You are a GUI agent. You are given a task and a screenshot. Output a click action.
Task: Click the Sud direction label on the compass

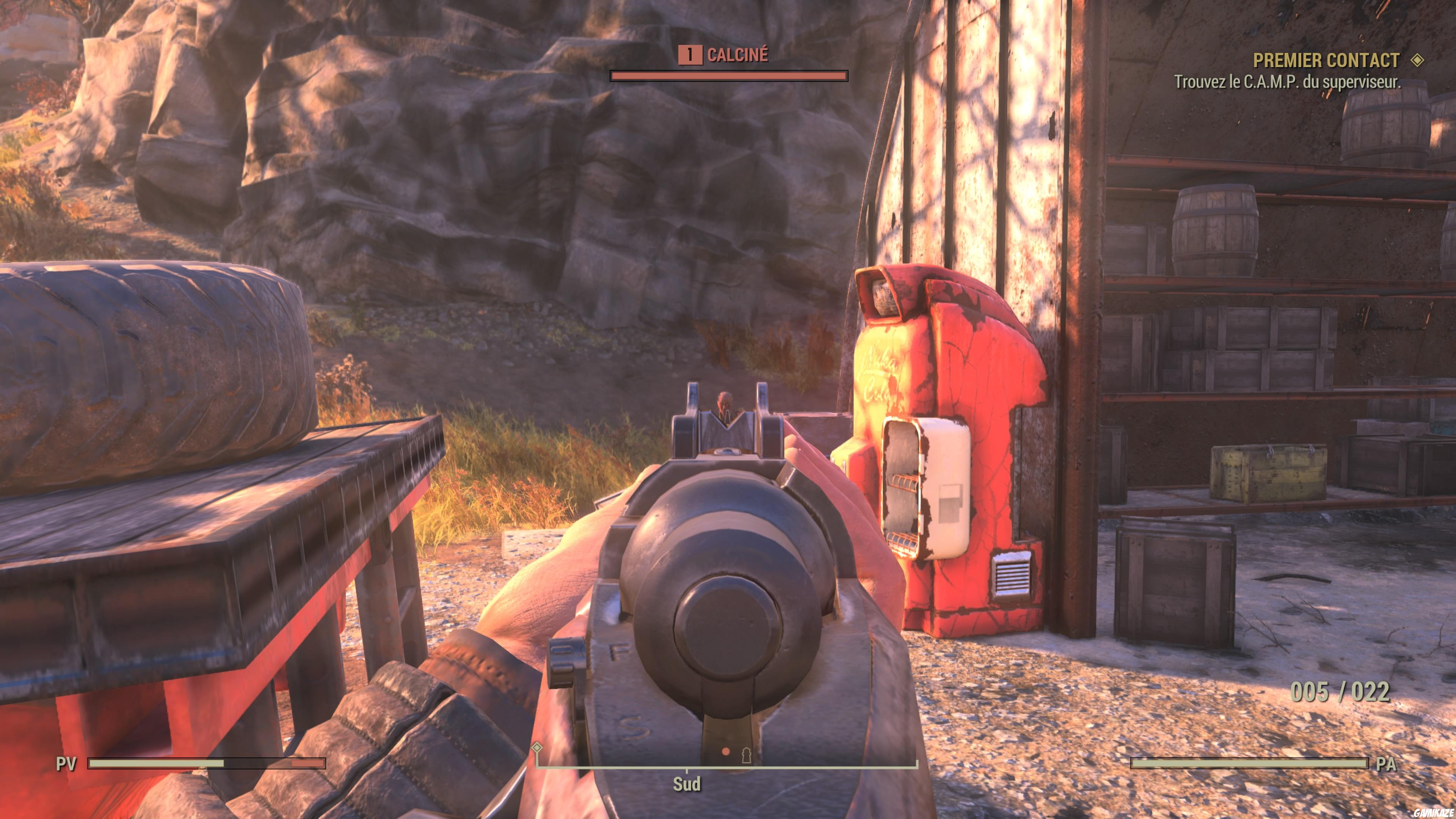click(687, 783)
